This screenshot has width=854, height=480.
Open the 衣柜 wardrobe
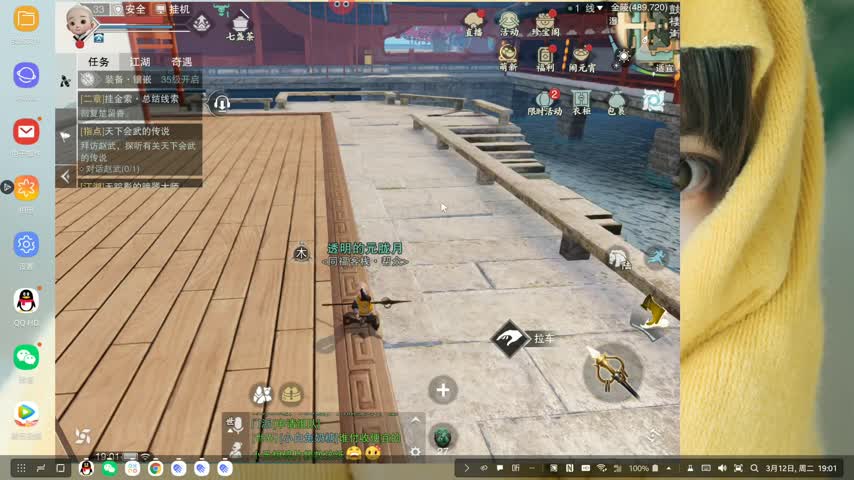(x=581, y=100)
